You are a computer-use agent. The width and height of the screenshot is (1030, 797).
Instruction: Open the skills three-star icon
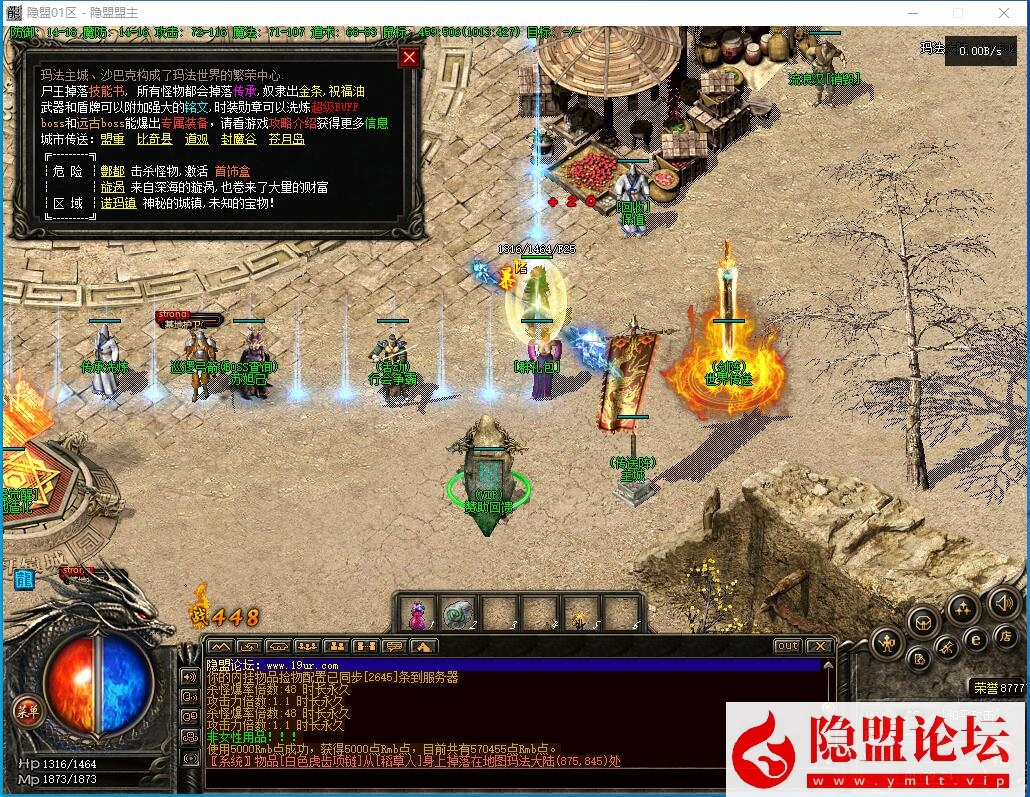[963, 607]
